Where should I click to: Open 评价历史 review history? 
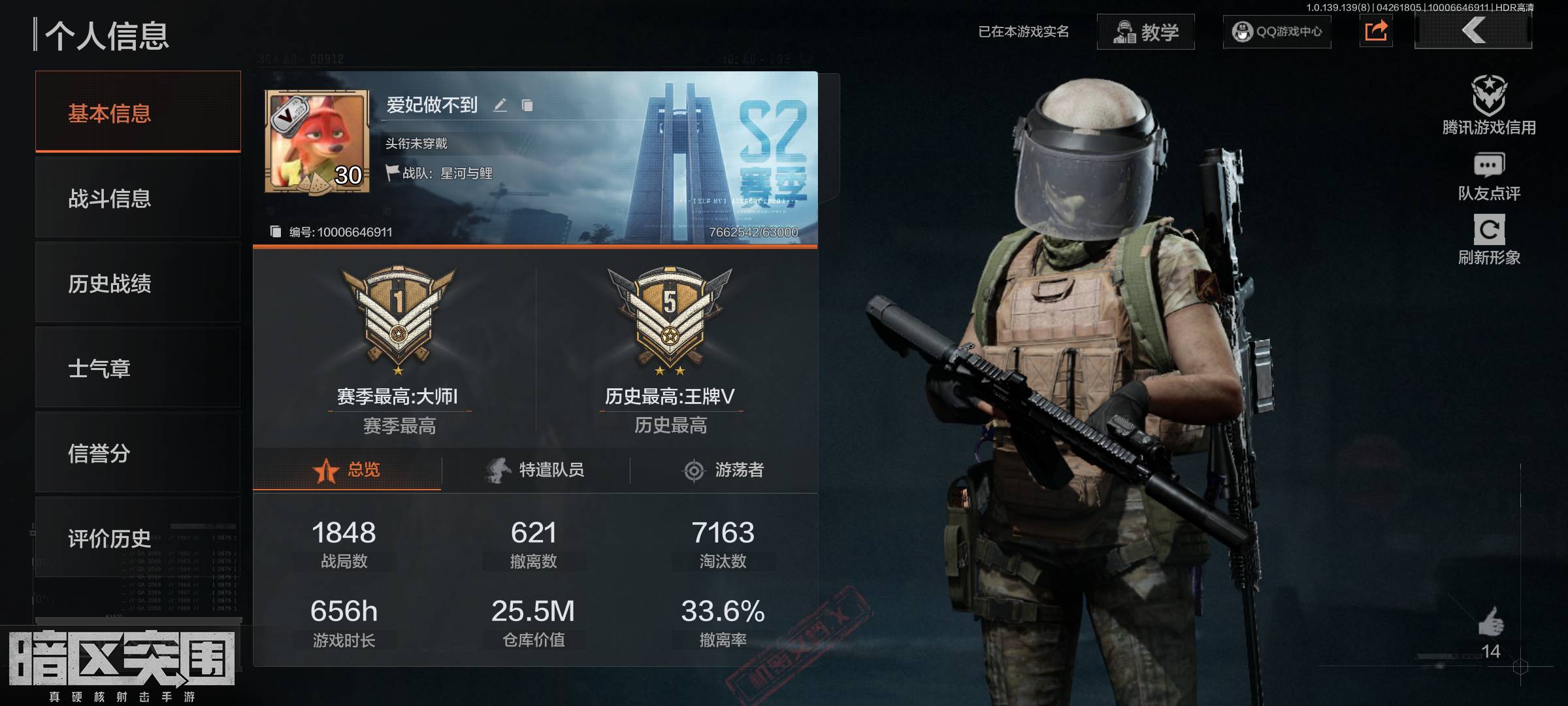click(x=138, y=538)
